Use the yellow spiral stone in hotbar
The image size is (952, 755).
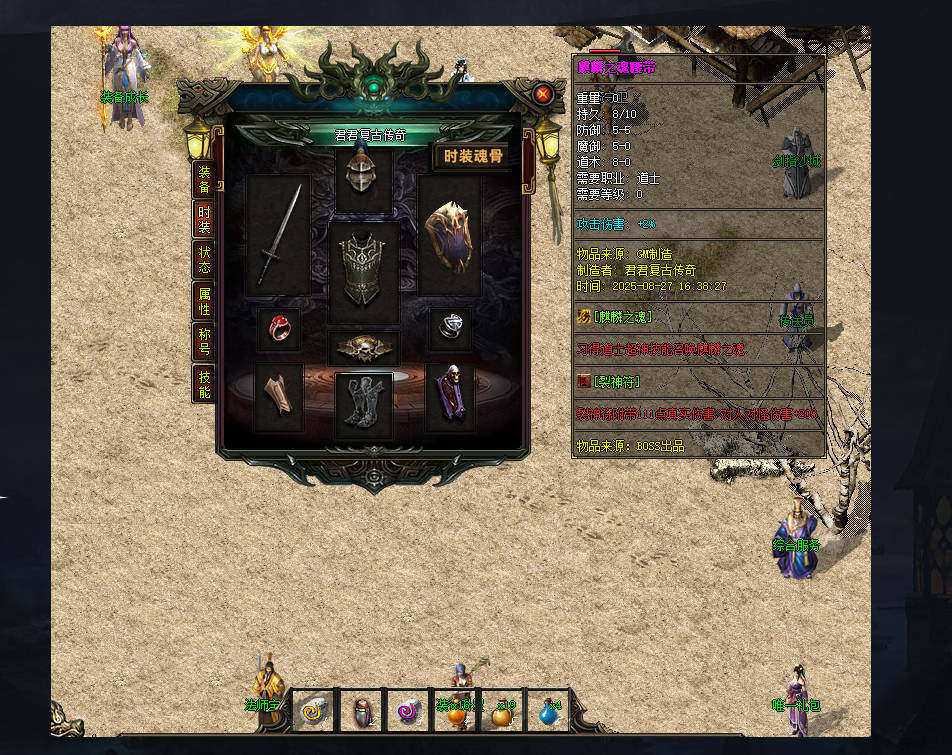point(313,712)
